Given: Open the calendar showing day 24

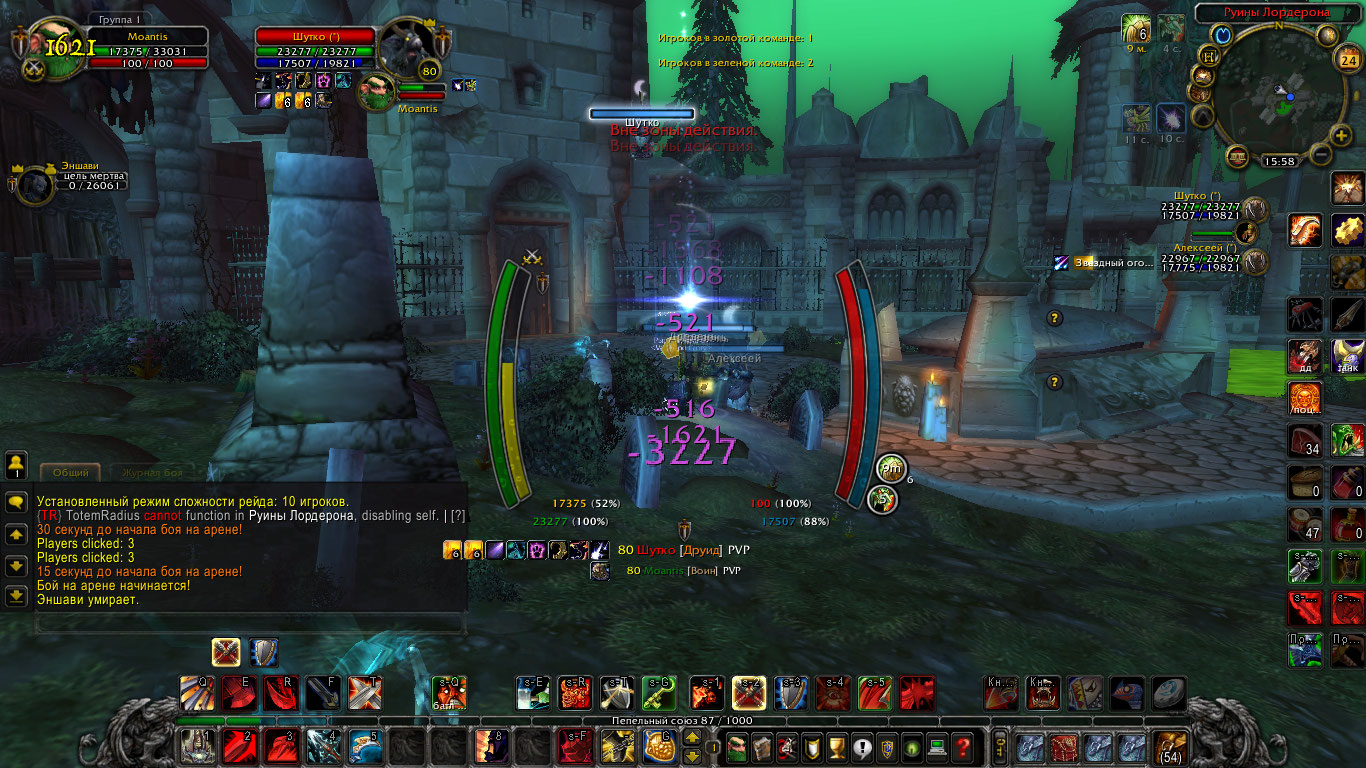Looking at the screenshot, I should click(x=1347, y=59).
